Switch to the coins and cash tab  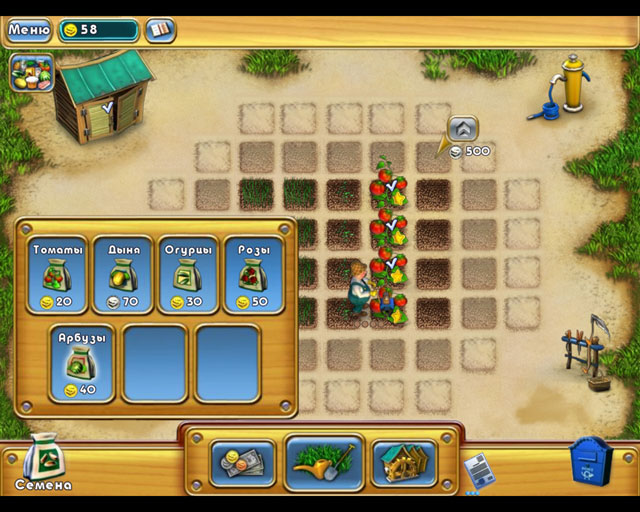[x=242, y=463]
